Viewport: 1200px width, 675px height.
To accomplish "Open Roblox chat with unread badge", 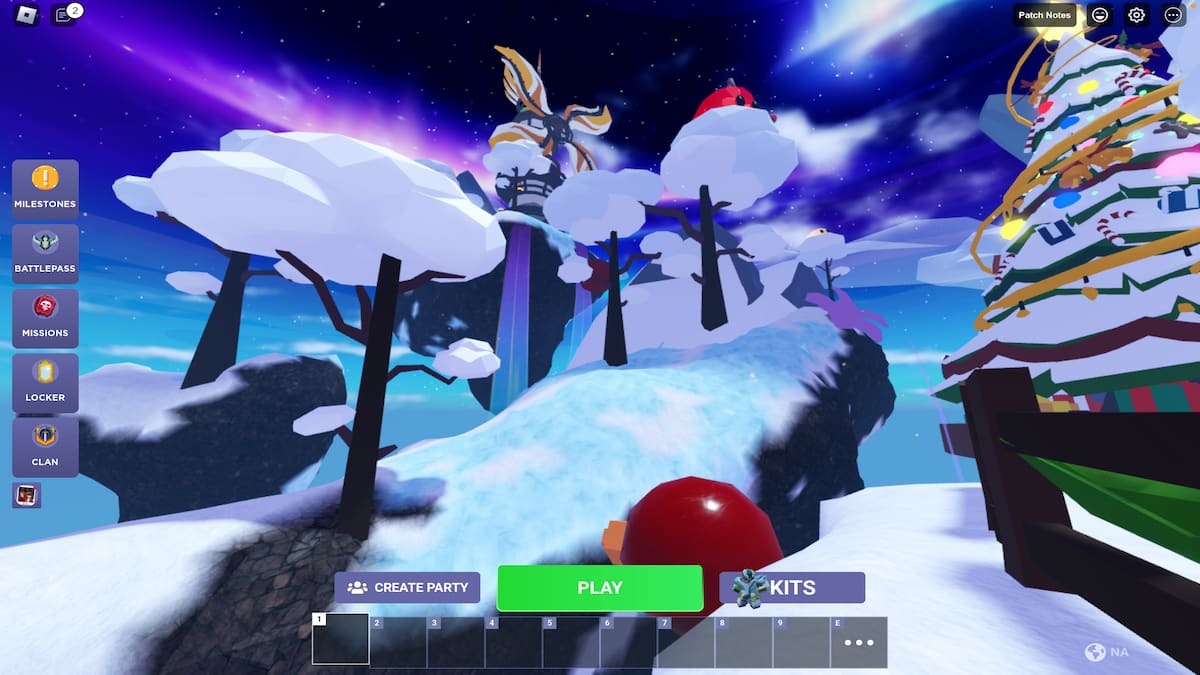I will 64,15.
